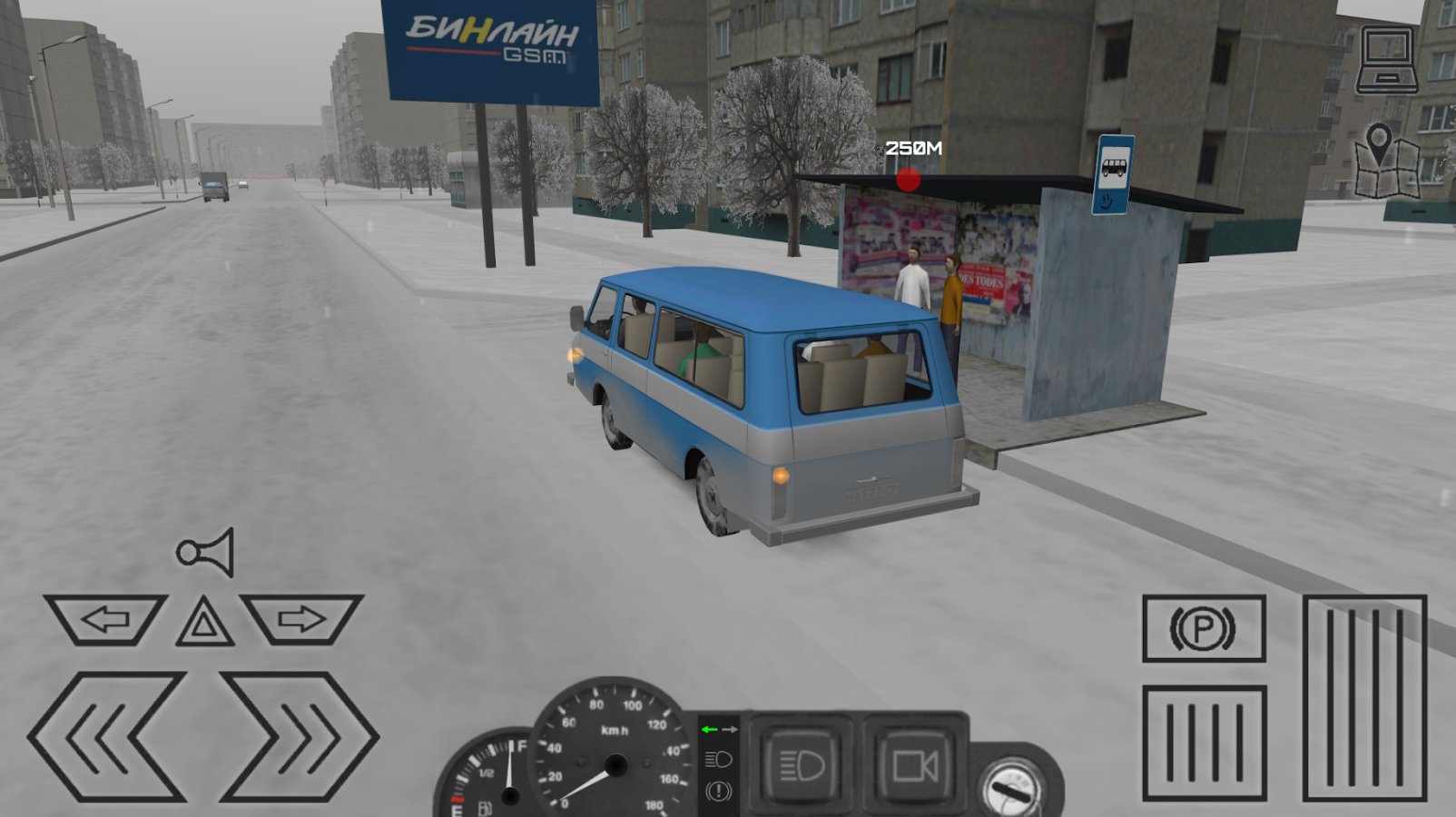The image size is (1456, 817).
Task: Tap the brake pedal
Action: point(1204,743)
